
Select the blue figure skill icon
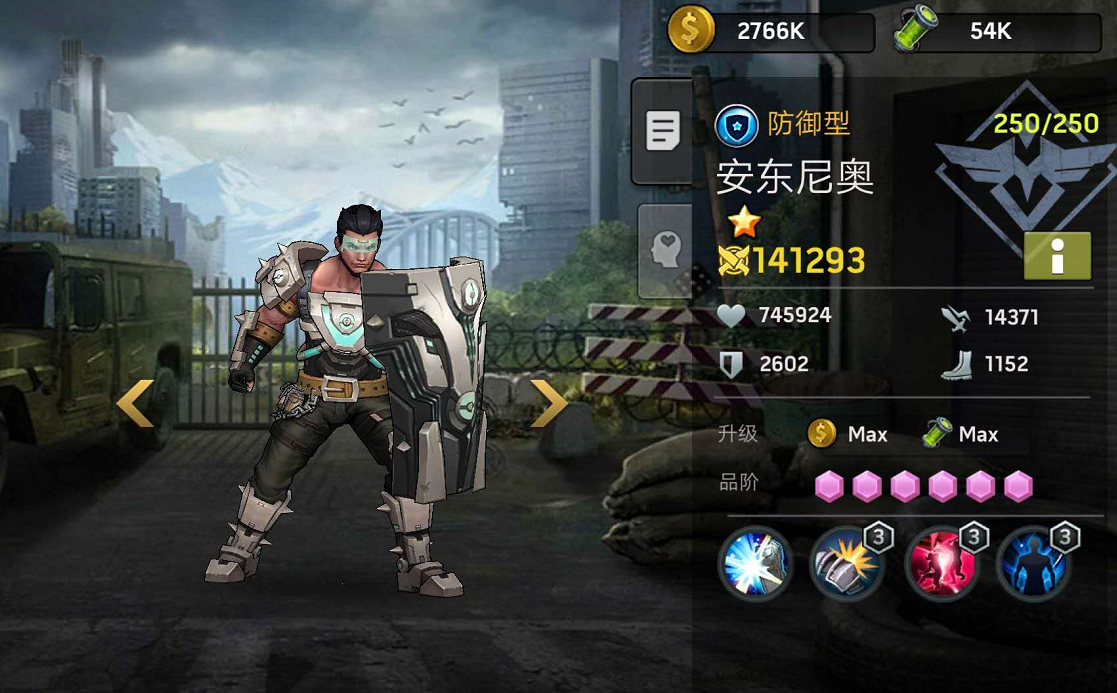tap(1033, 564)
